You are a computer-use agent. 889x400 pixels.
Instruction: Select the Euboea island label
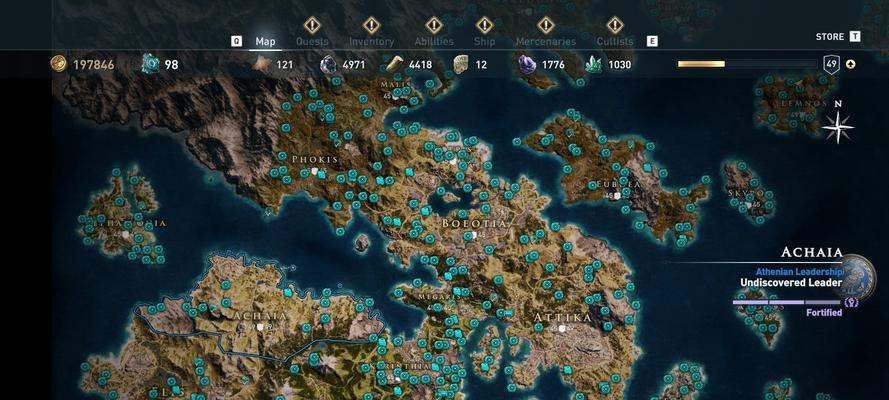(x=620, y=184)
